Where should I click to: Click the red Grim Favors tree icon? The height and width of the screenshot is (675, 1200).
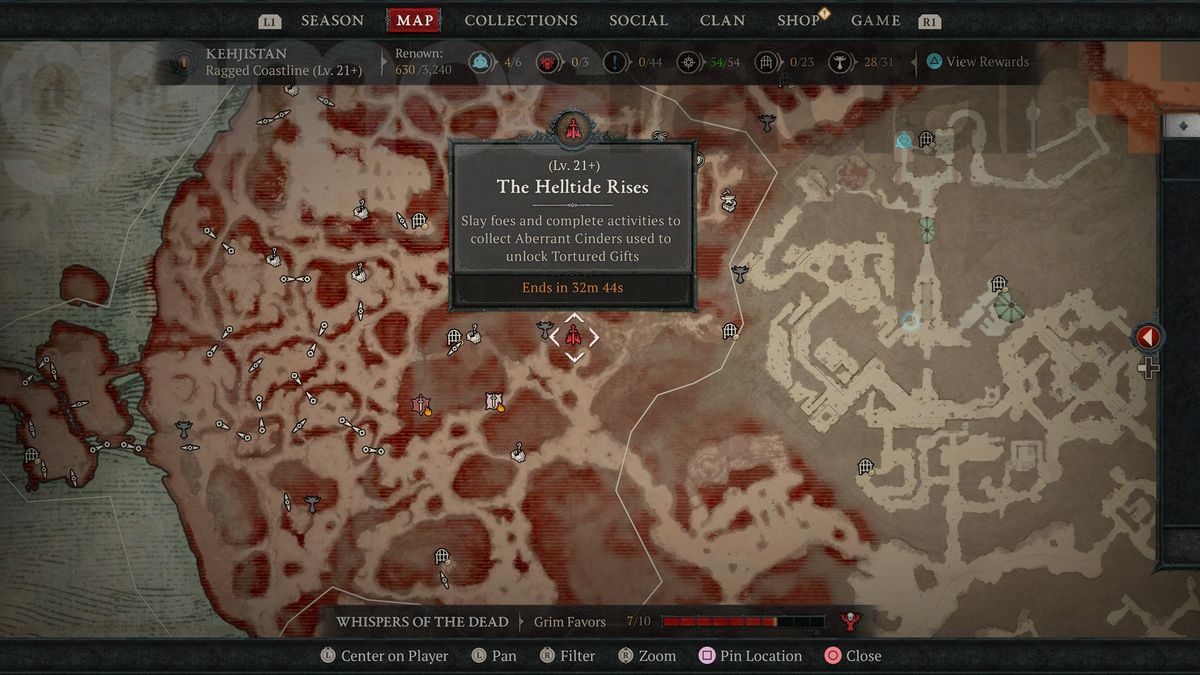point(851,622)
